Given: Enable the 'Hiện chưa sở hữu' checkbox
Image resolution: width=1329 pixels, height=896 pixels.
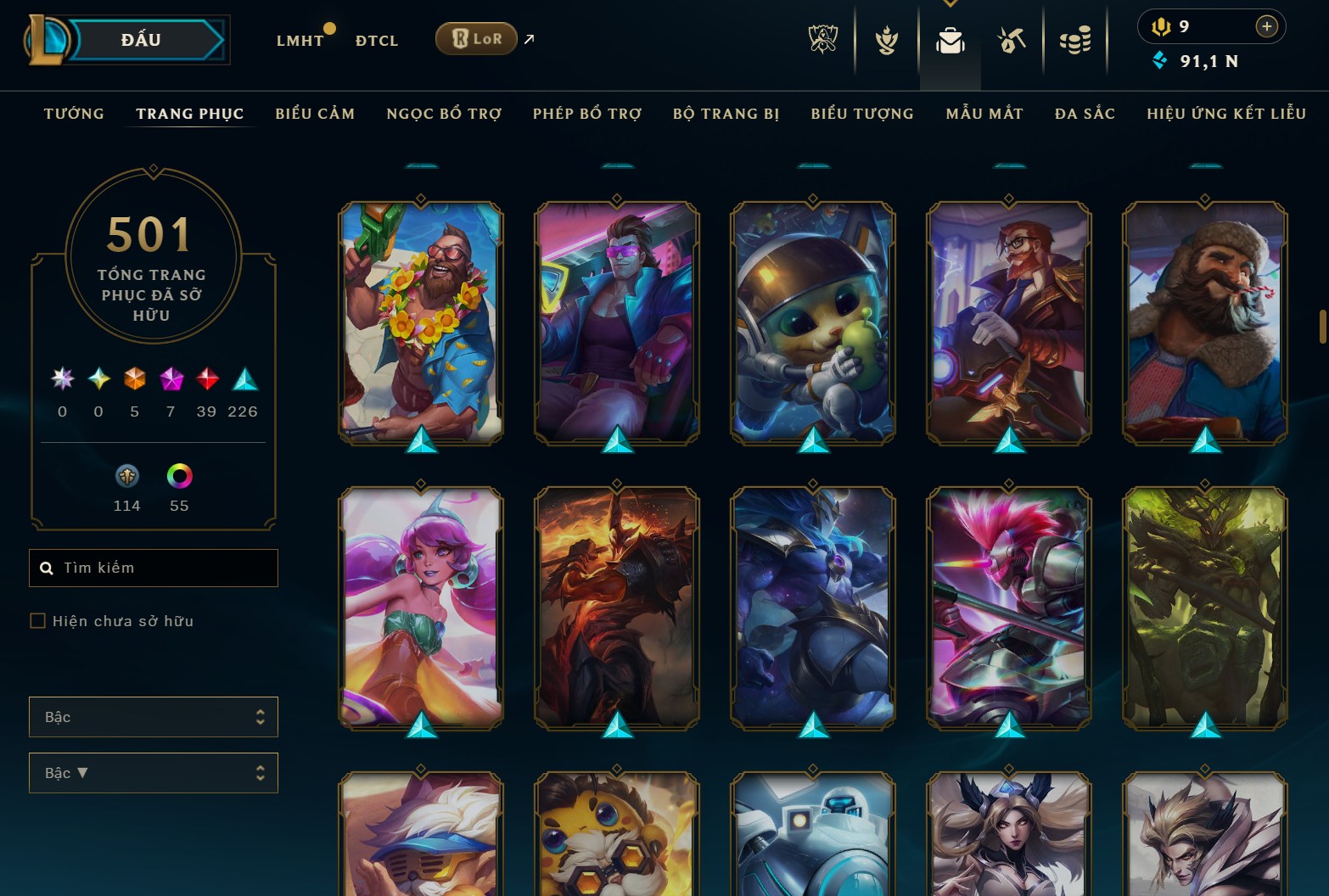Looking at the screenshot, I should 38,620.
